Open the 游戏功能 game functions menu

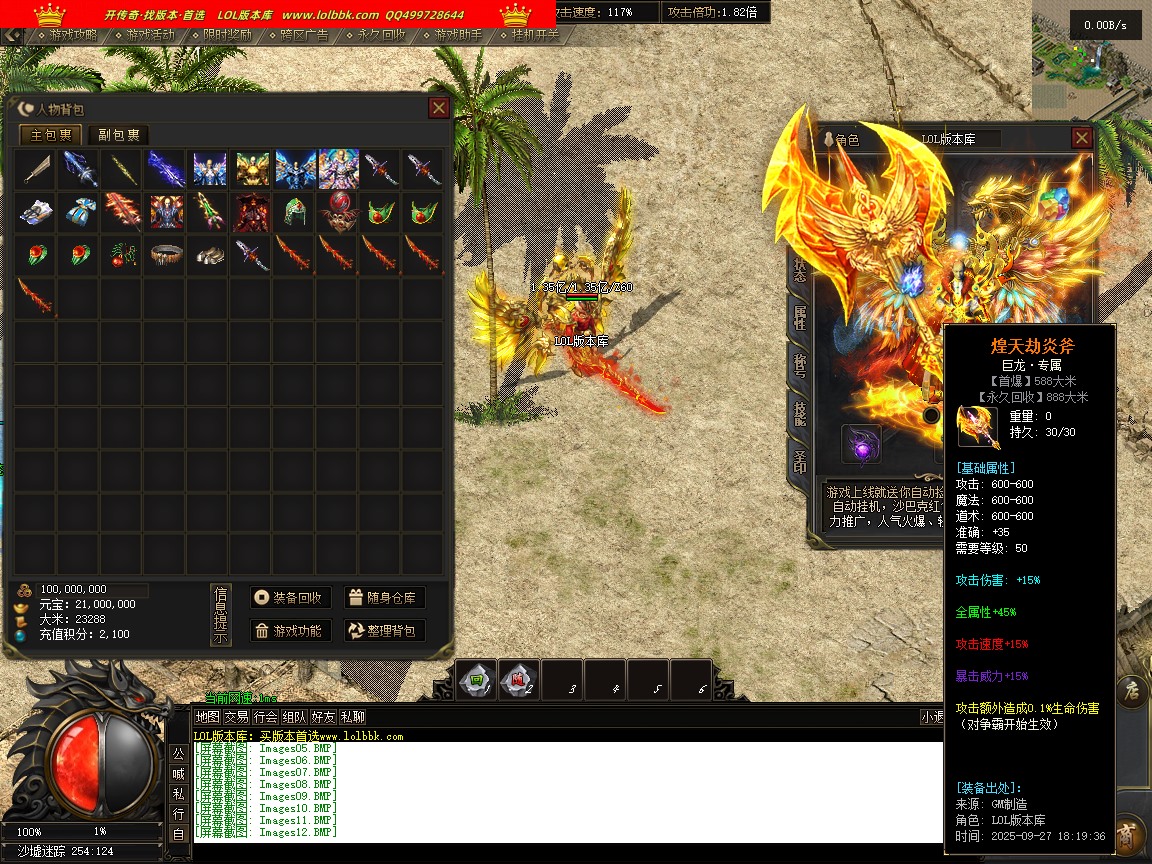point(290,630)
